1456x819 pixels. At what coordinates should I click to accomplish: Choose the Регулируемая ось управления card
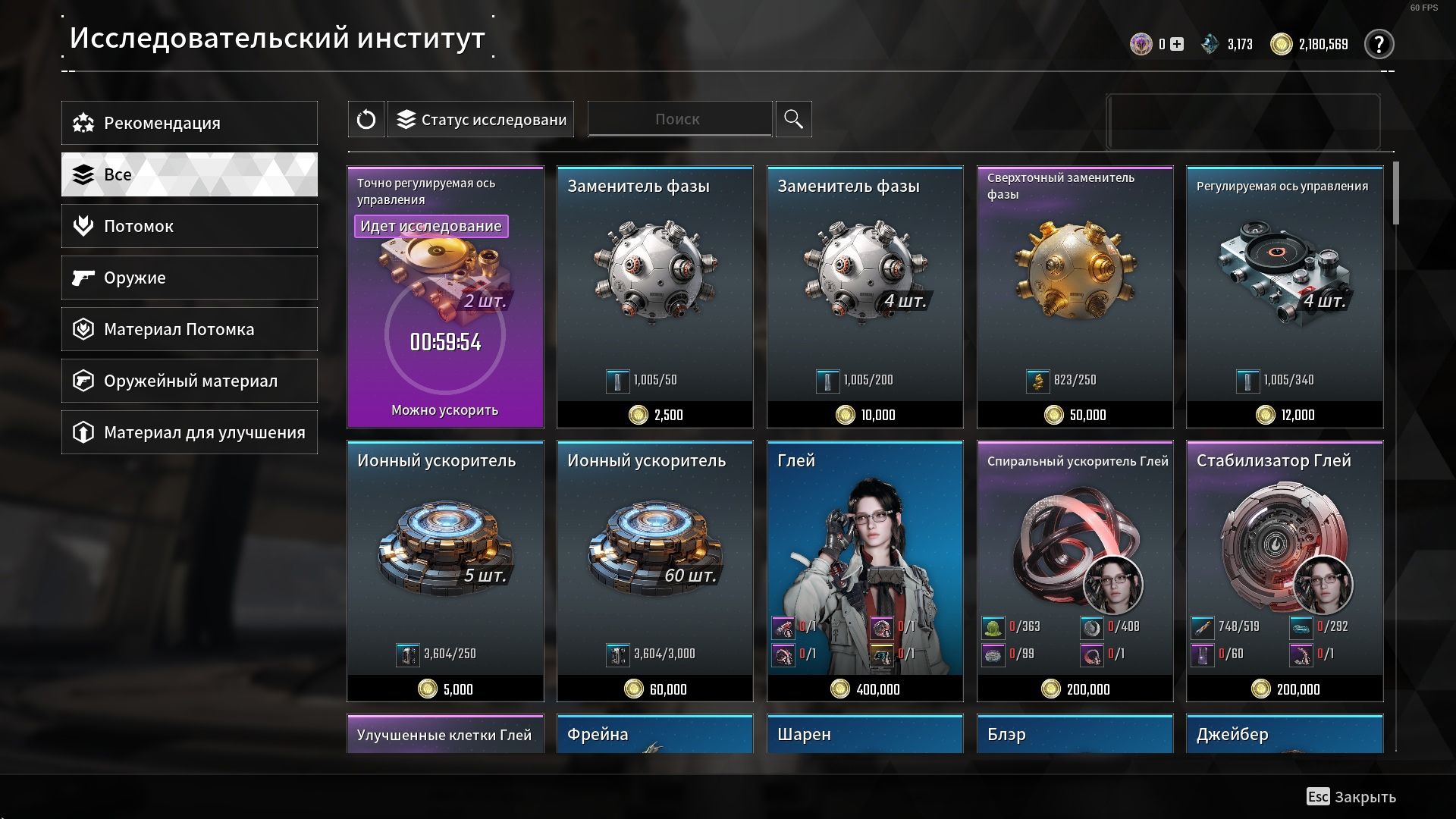(x=1285, y=297)
